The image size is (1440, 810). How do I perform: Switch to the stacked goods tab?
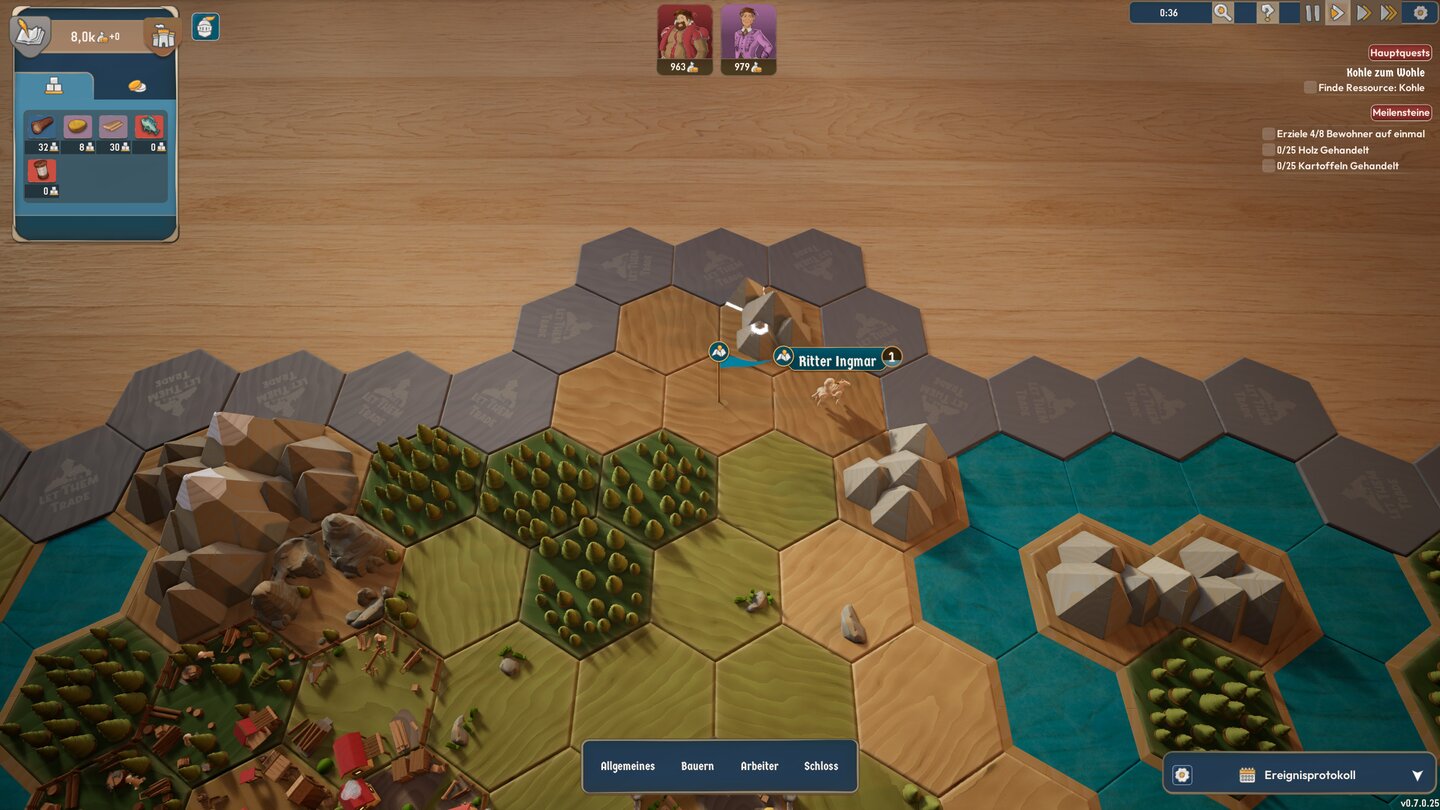(54, 87)
